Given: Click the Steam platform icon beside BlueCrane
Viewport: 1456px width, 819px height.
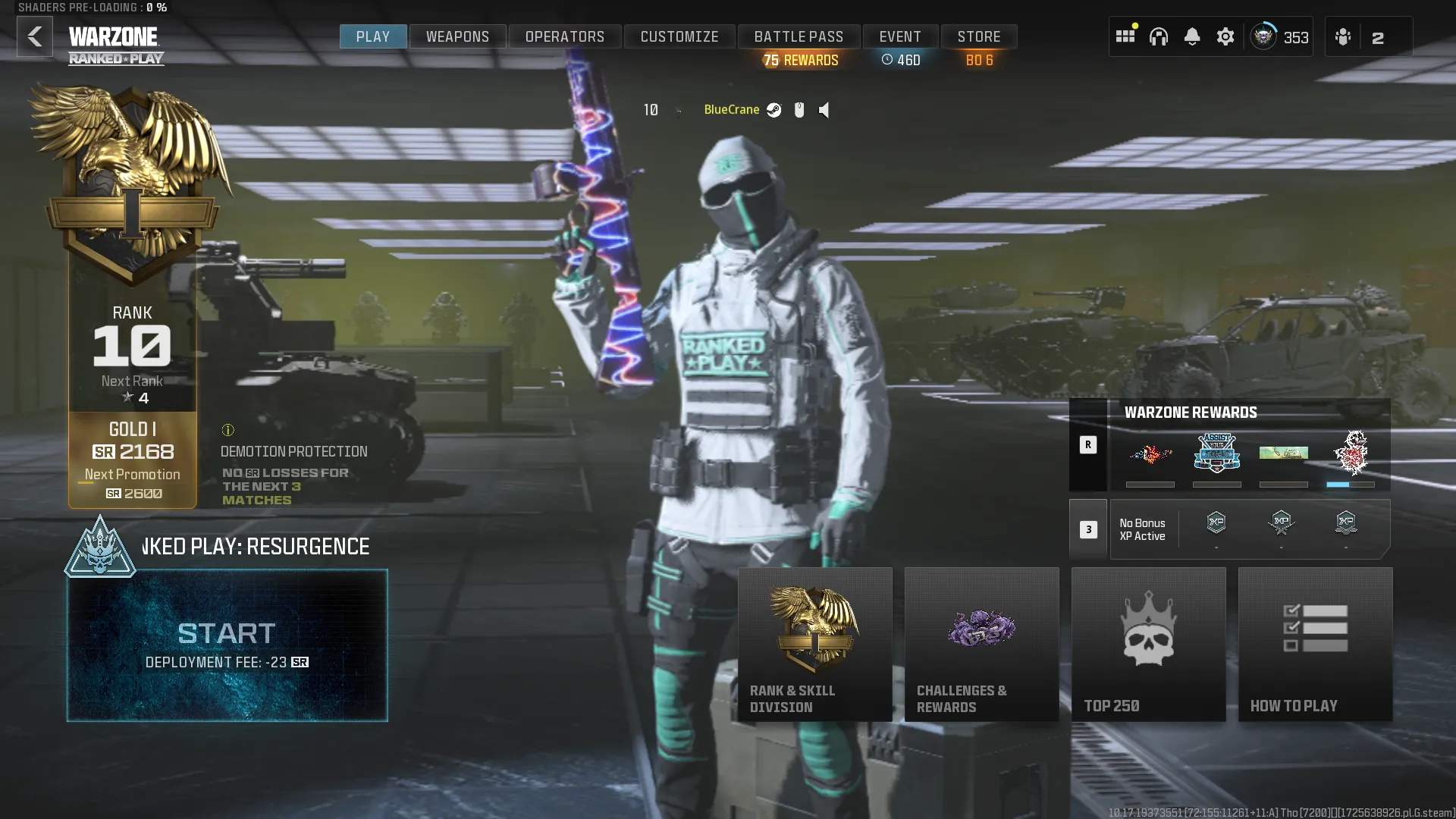Looking at the screenshot, I should [x=773, y=110].
